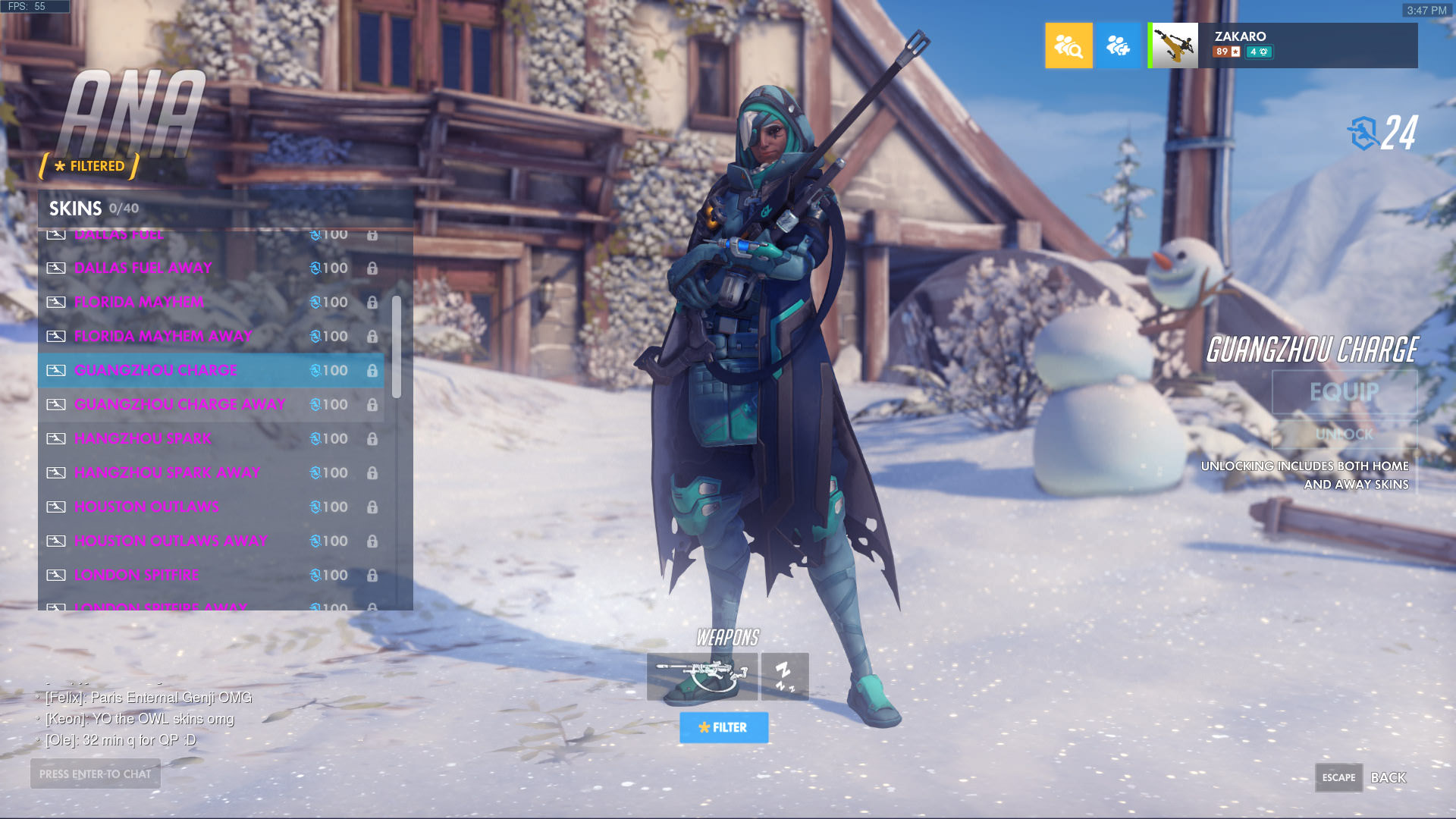Image resolution: width=1456 pixels, height=819 pixels.
Task: Open ZAKARO's player profile card
Action: (1282, 45)
